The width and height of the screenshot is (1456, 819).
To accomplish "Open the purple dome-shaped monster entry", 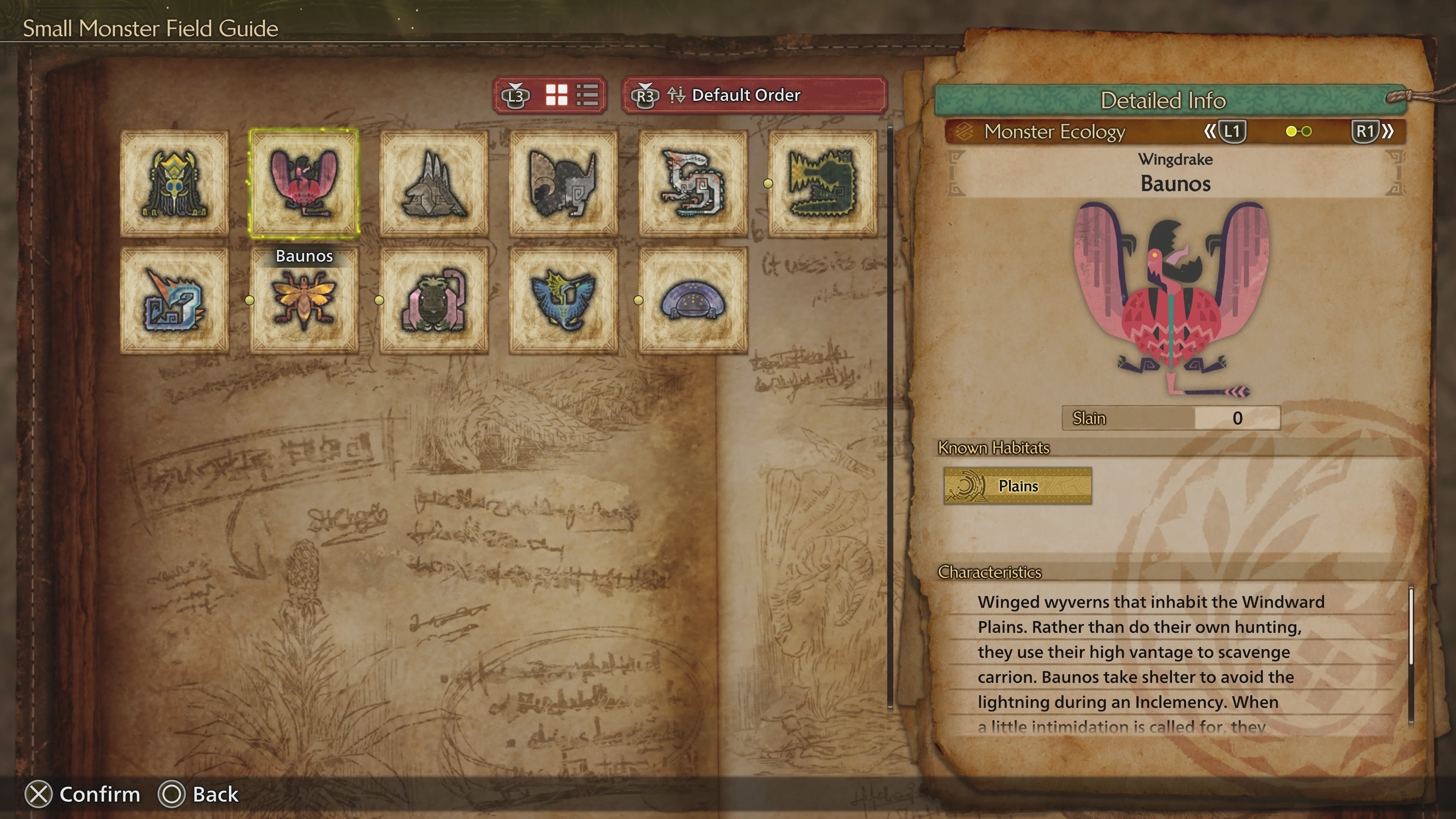I will pos(693,300).
